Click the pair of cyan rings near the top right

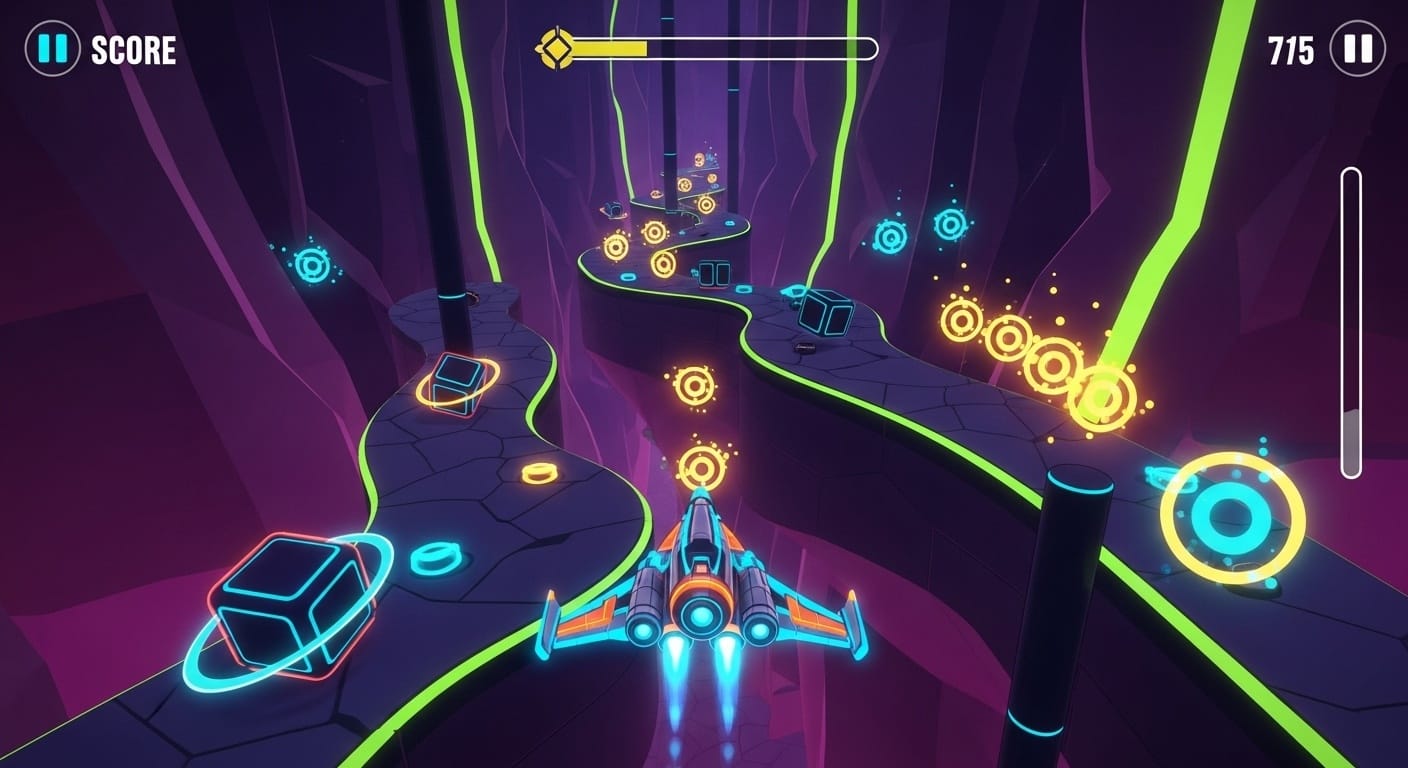coord(920,230)
